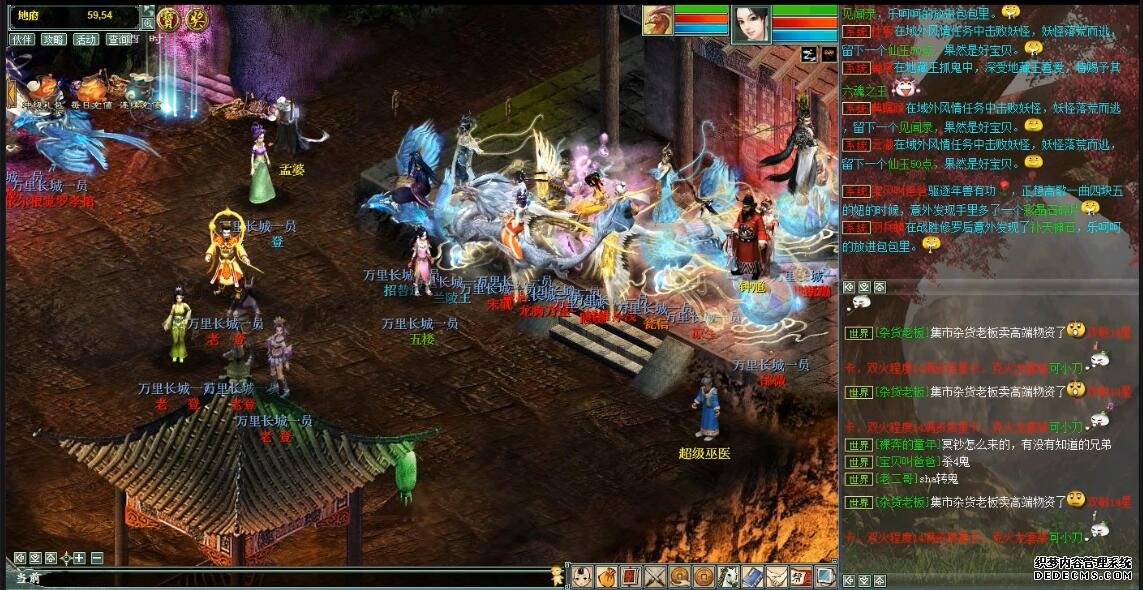Click the crossed swords attack icon
1143x590 pixels.
655,576
